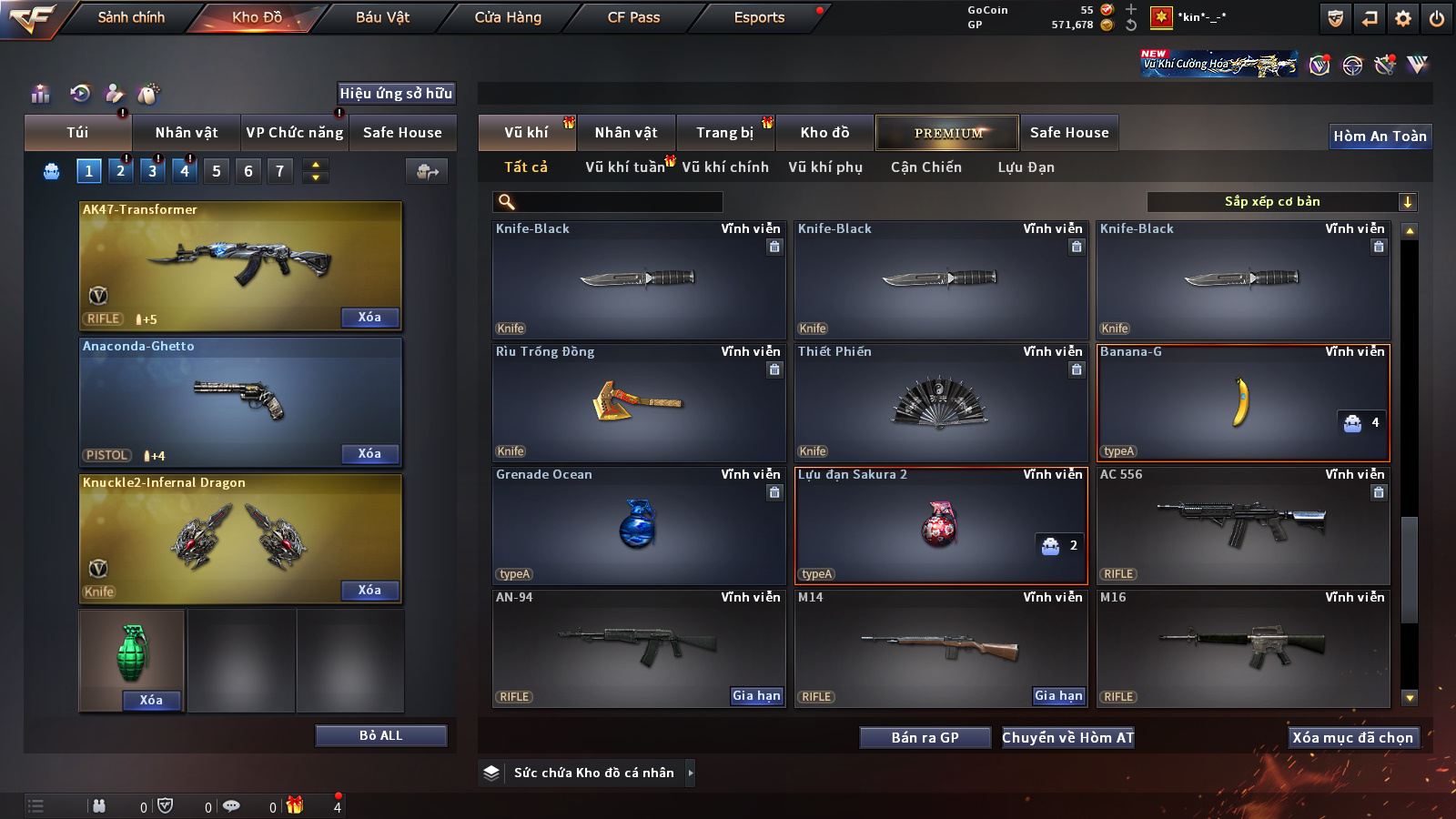Click Bỏ ALL to unequip everything
This screenshot has height=819, width=1456.
click(380, 735)
